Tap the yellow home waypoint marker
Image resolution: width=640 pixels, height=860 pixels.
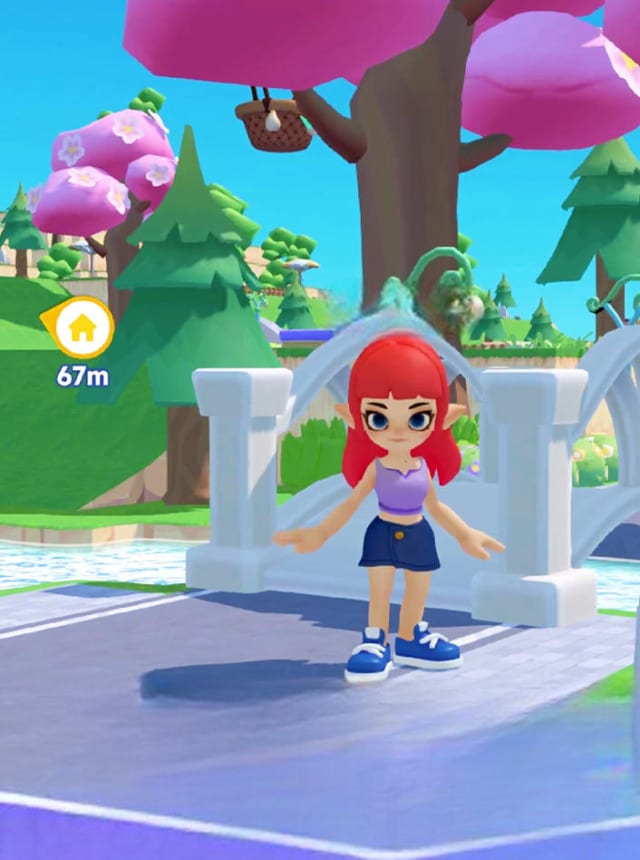click(x=82, y=327)
